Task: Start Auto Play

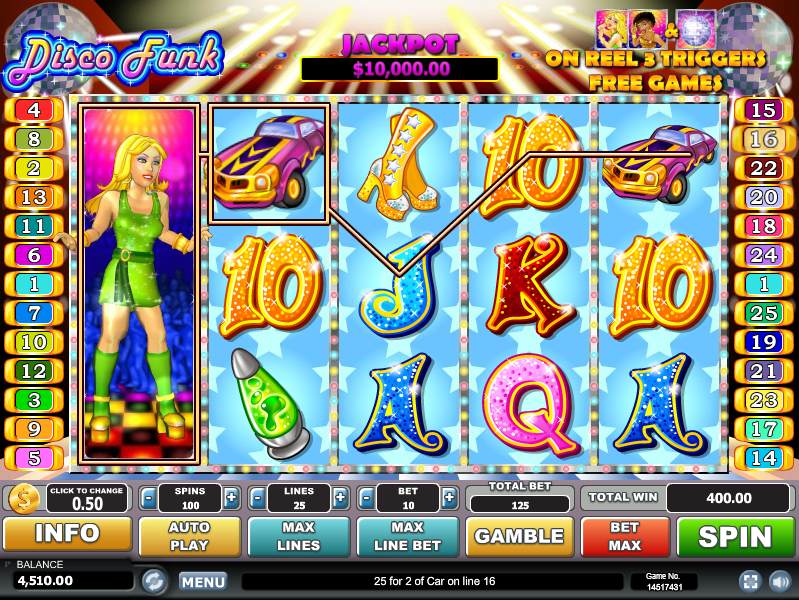Action: [x=189, y=536]
